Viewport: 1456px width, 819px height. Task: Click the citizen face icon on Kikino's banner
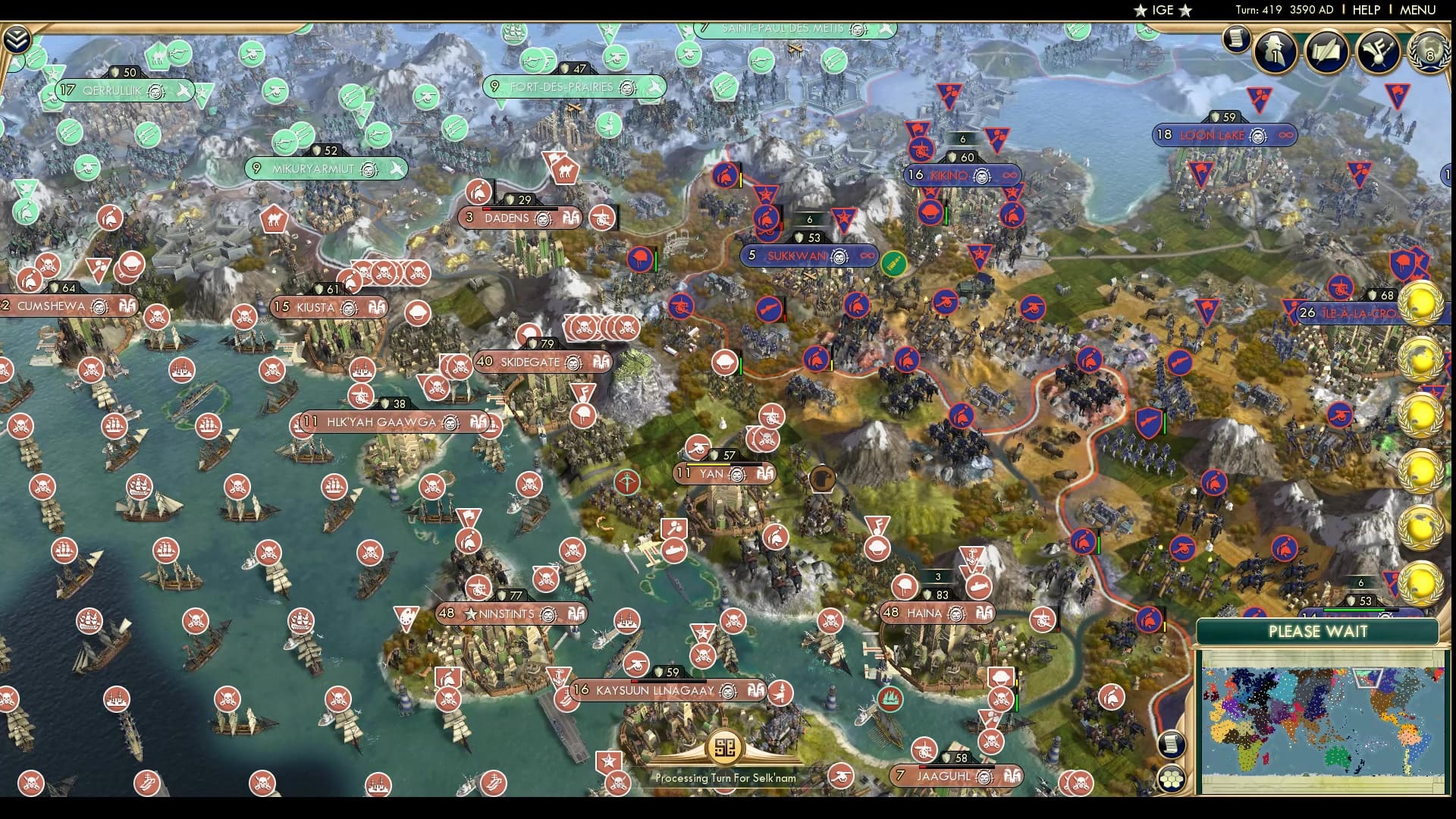981,176
